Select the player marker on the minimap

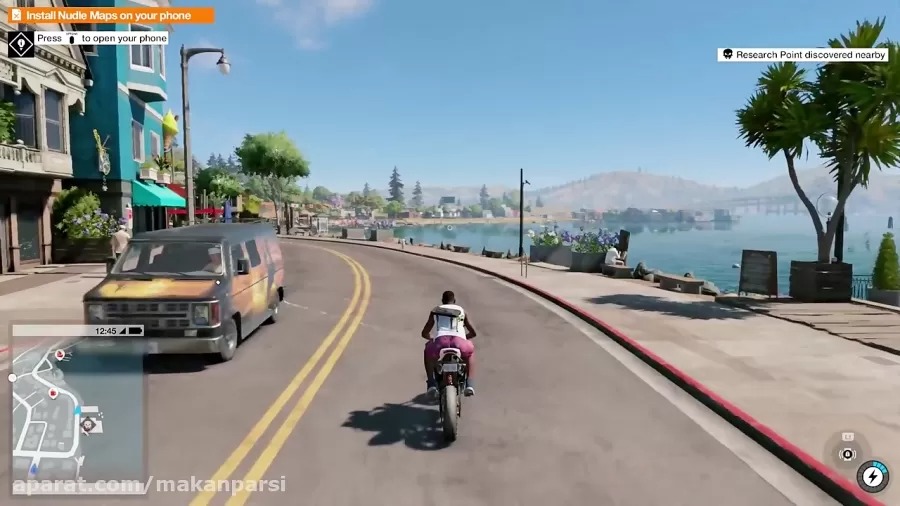point(88,424)
